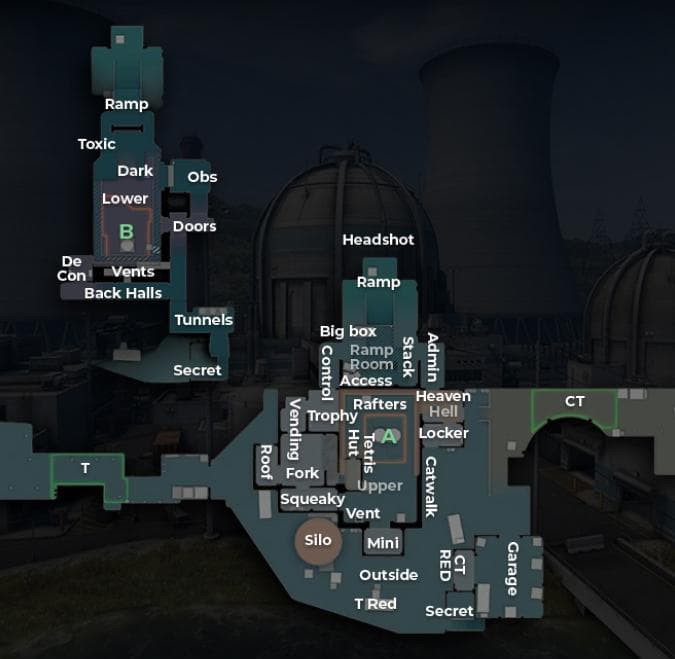
Task: Pick the Obs callout label
Action: click(202, 177)
